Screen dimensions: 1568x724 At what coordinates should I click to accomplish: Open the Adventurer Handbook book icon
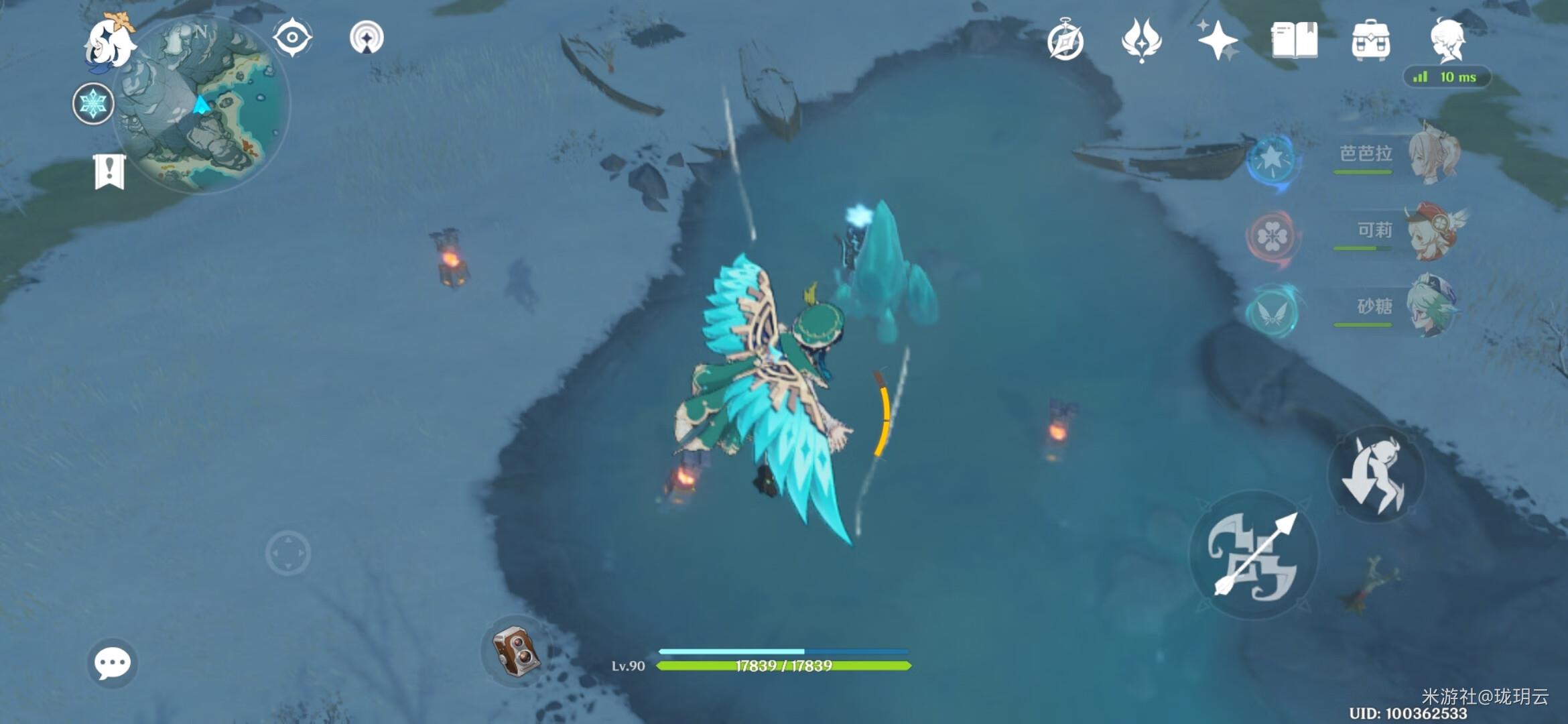click(x=1294, y=40)
